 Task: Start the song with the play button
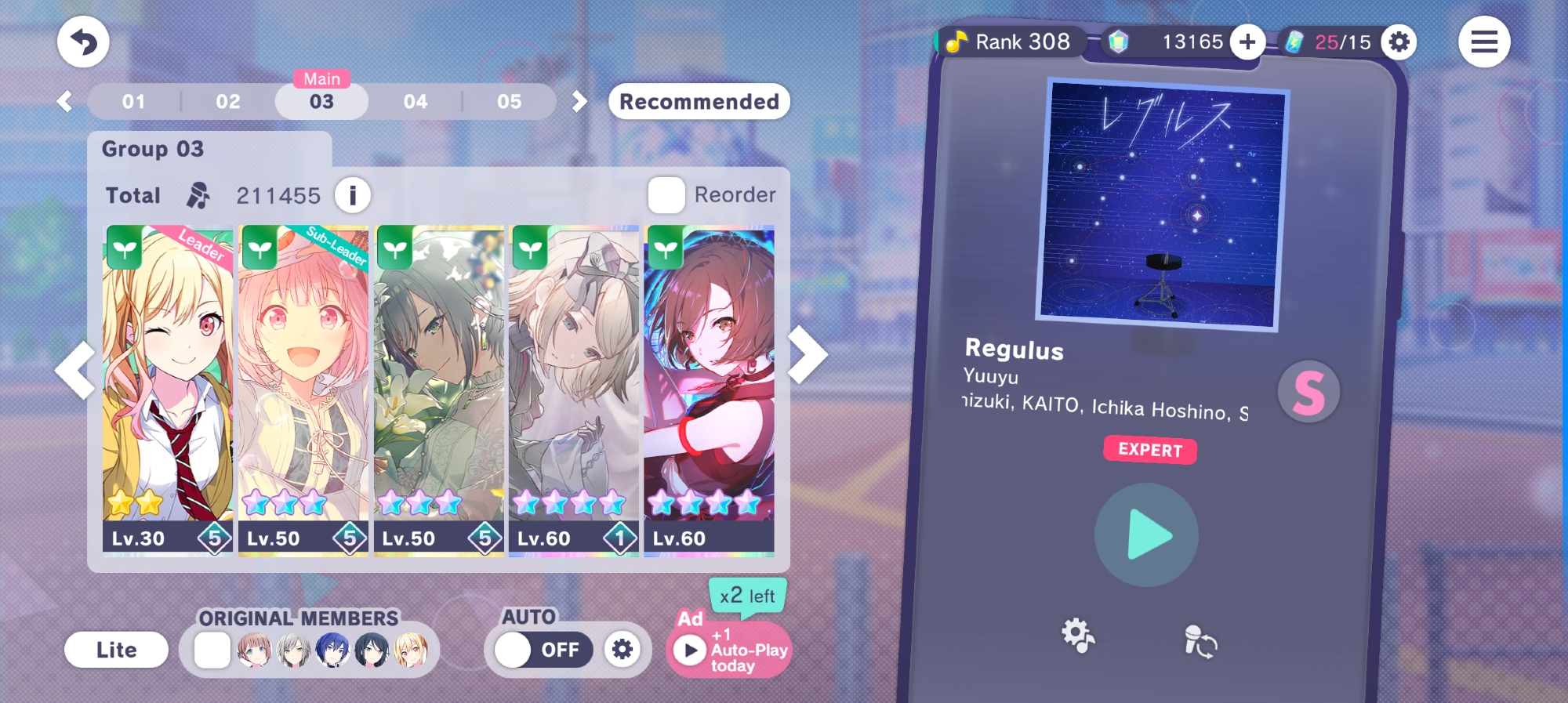click(x=1146, y=535)
